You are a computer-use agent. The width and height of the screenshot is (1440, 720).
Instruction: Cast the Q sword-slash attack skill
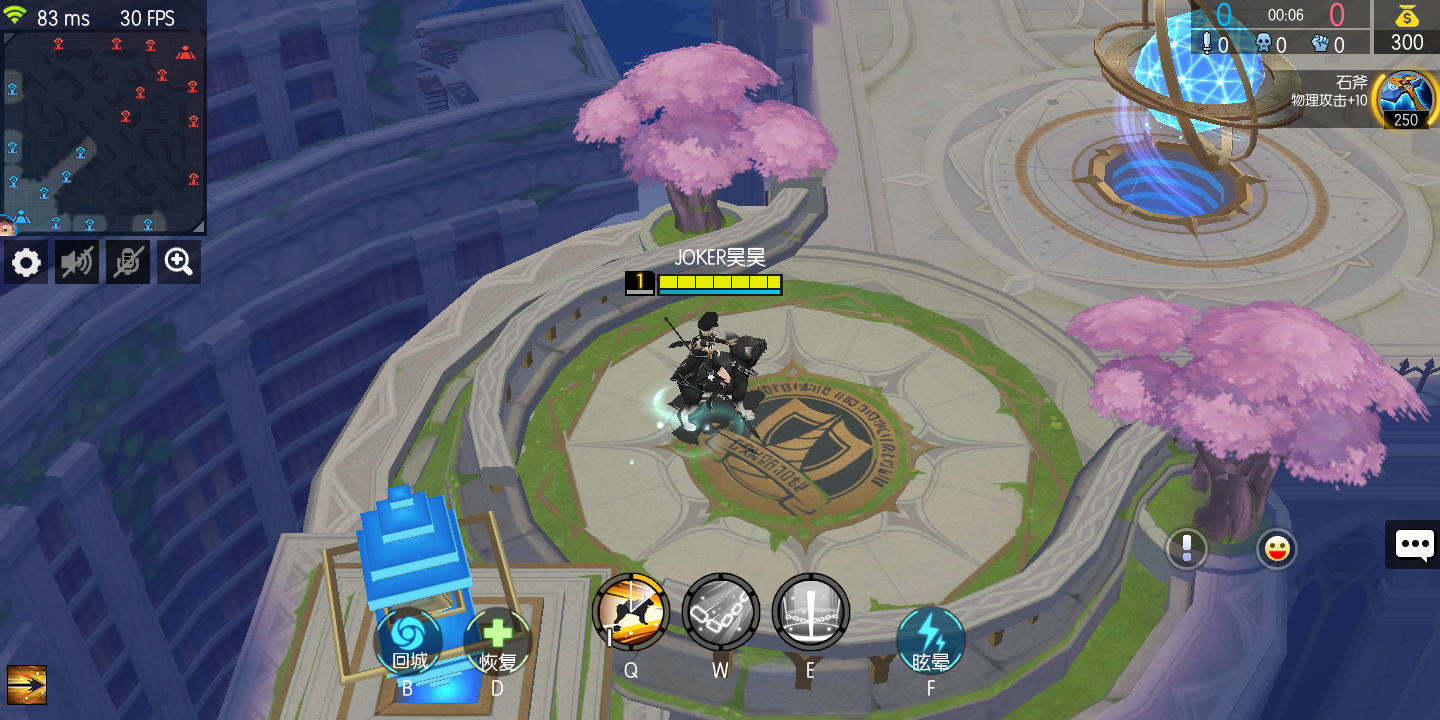(x=631, y=612)
